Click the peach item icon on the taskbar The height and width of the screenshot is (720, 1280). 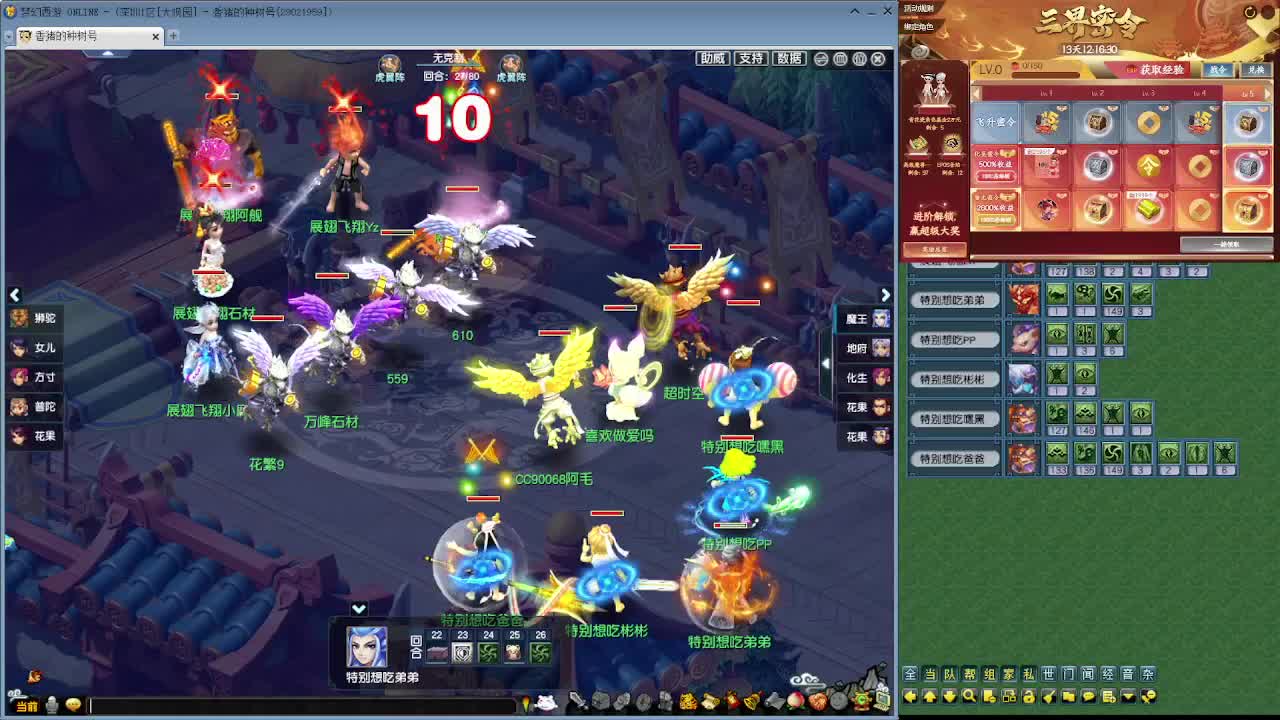(x=793, y=700)
